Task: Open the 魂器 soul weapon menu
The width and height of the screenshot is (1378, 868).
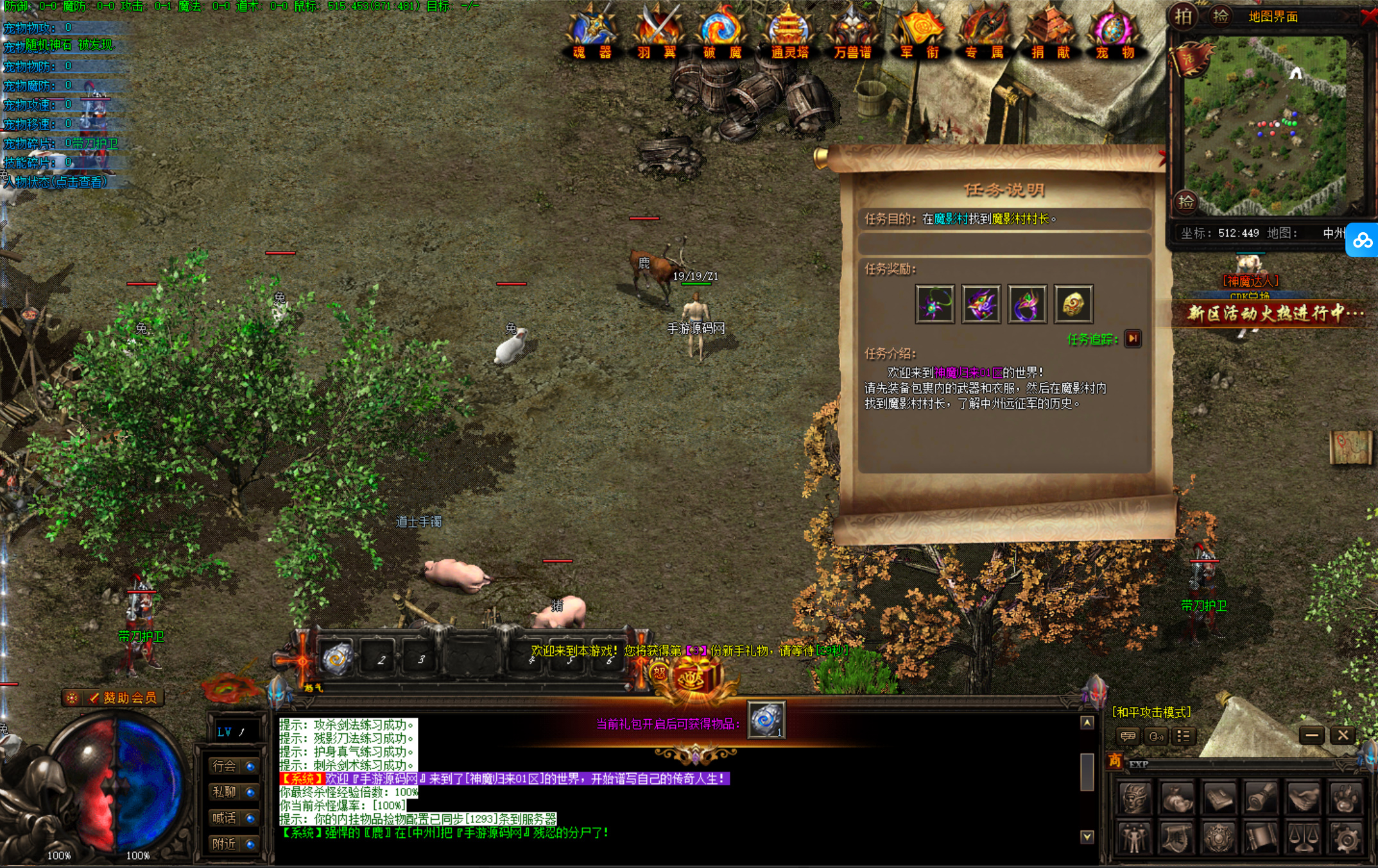Action: point(592,32)
